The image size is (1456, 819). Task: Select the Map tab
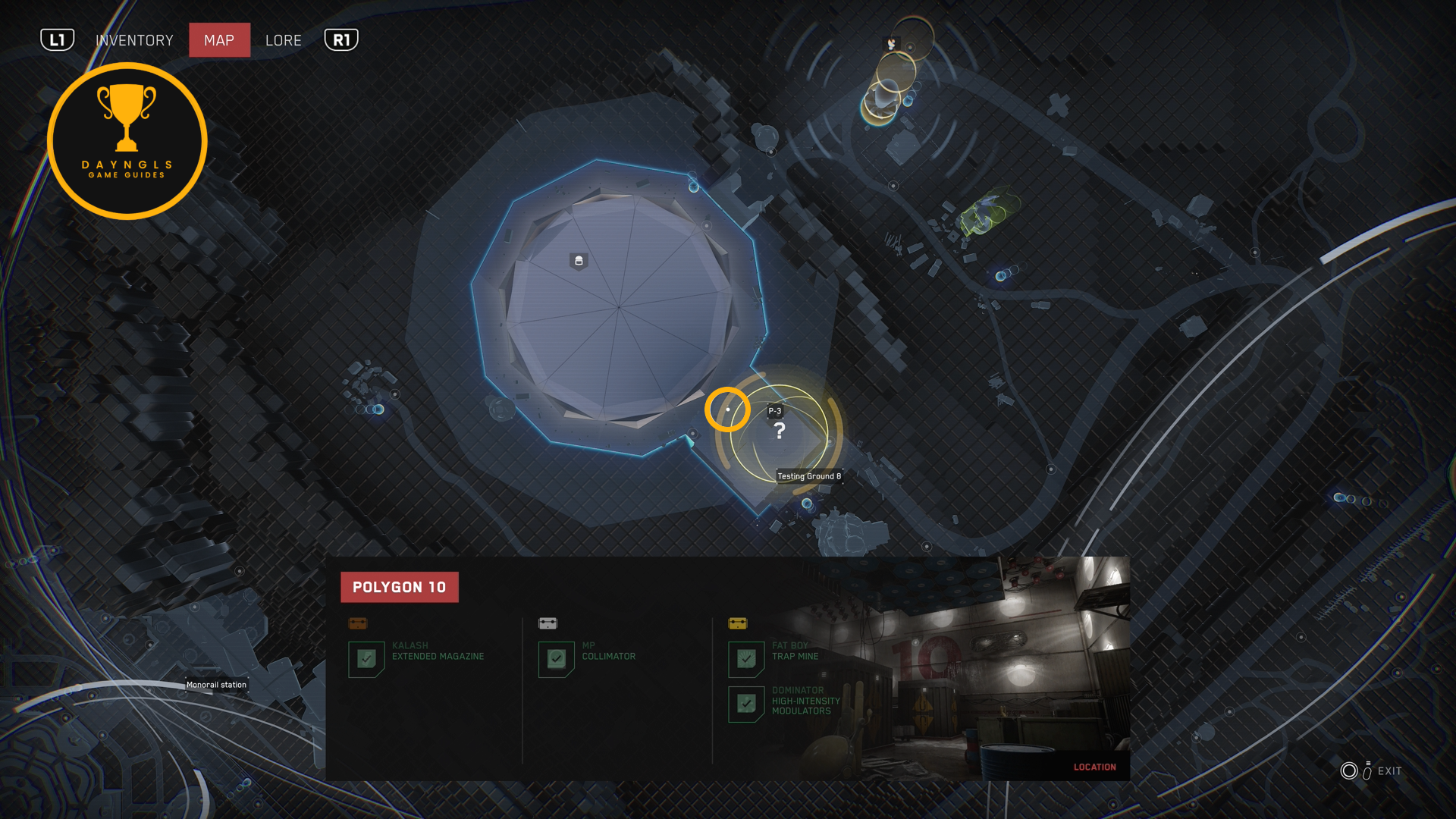219,40
